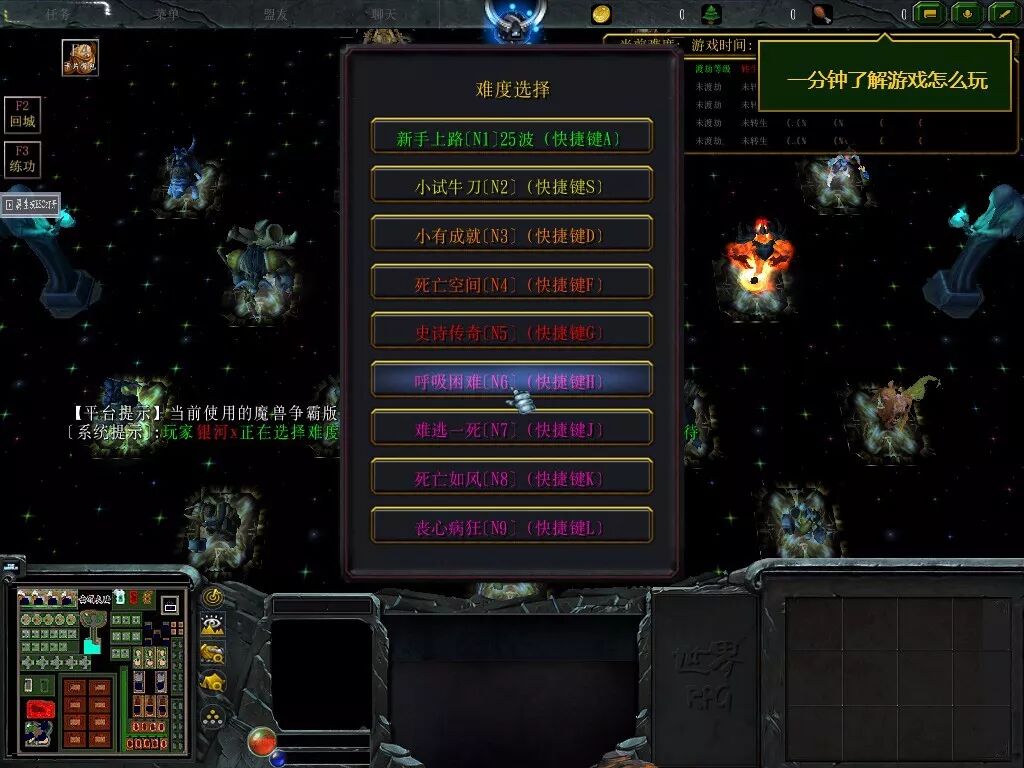This screenshot has height=768, width=1024.
Task: Open the 聊天 chat log
Action: (385, 14)
